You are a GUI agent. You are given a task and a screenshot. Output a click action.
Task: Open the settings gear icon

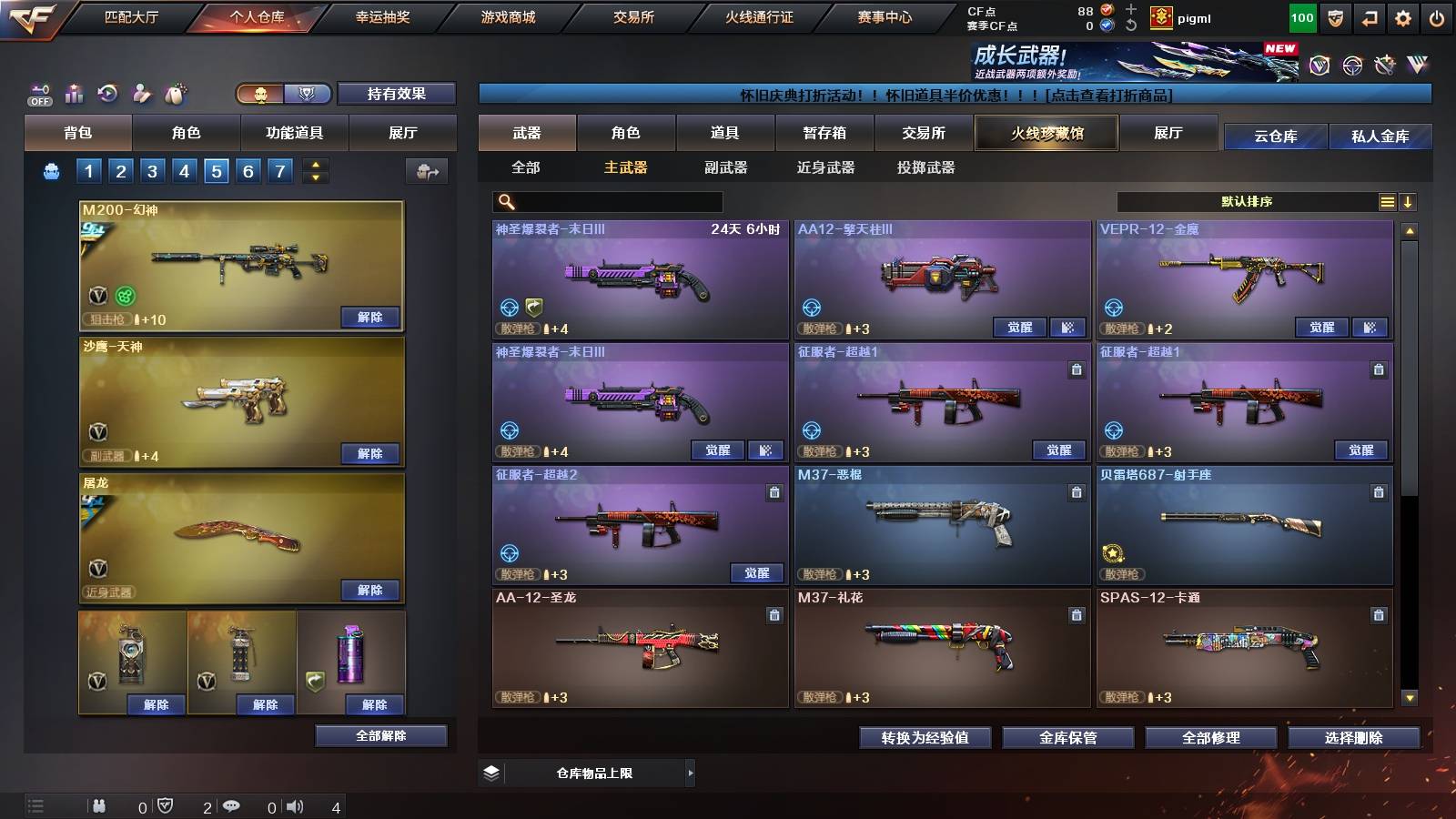1404,17
